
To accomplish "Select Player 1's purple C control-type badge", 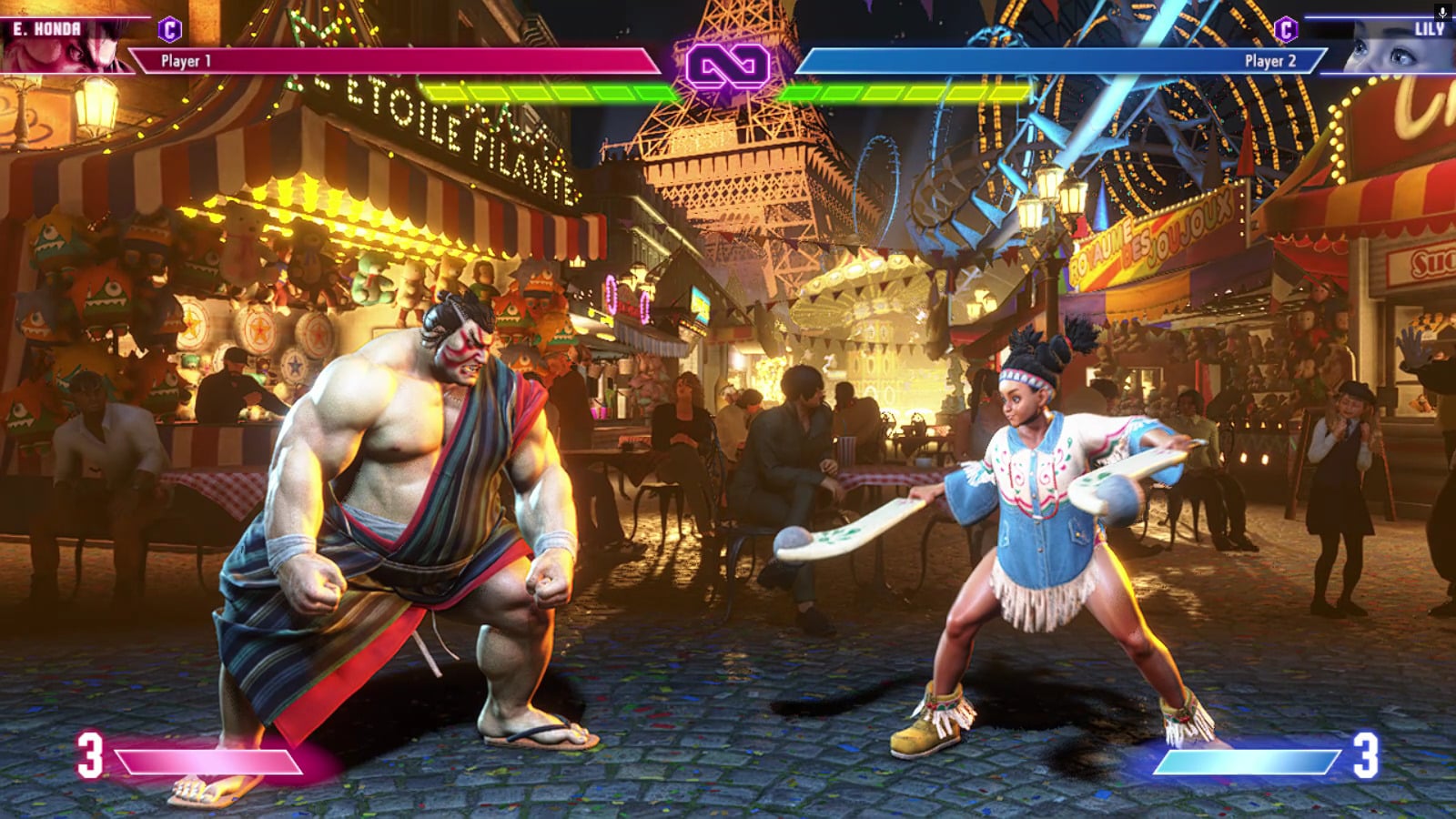I will click(169, 29).
